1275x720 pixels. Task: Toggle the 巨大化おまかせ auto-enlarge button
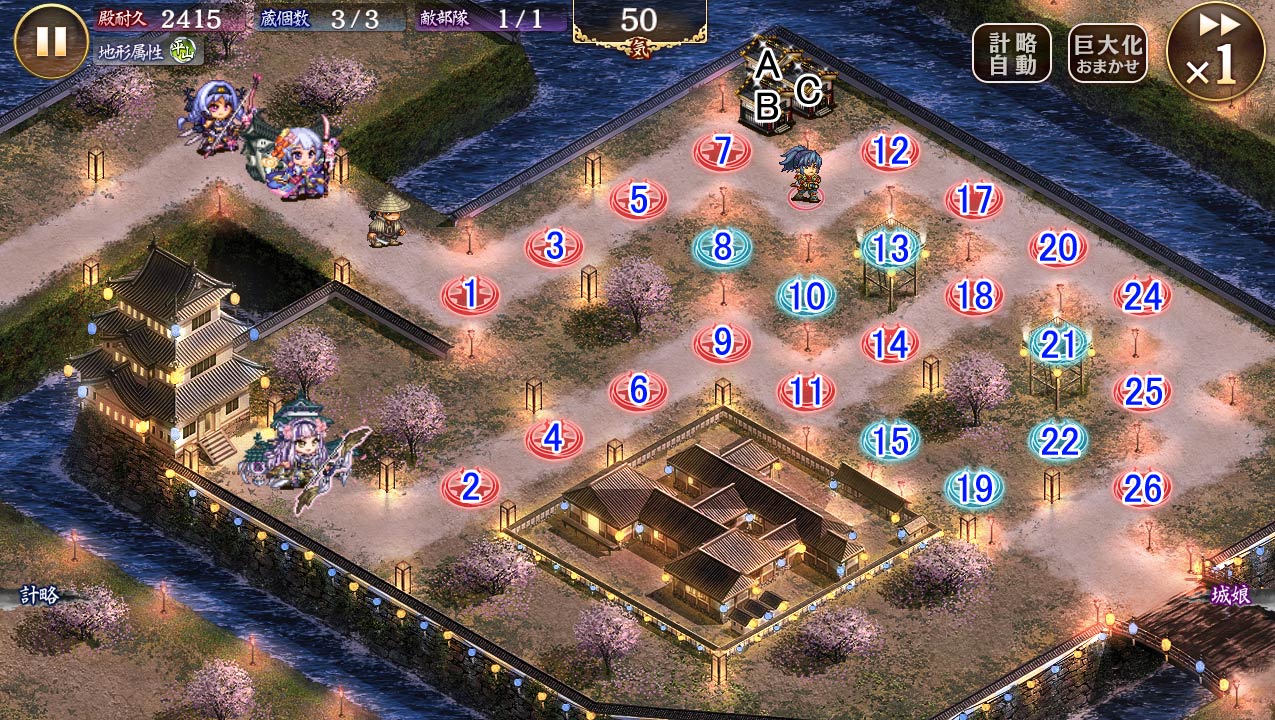pyautogui.click(x=1107, y=53)
